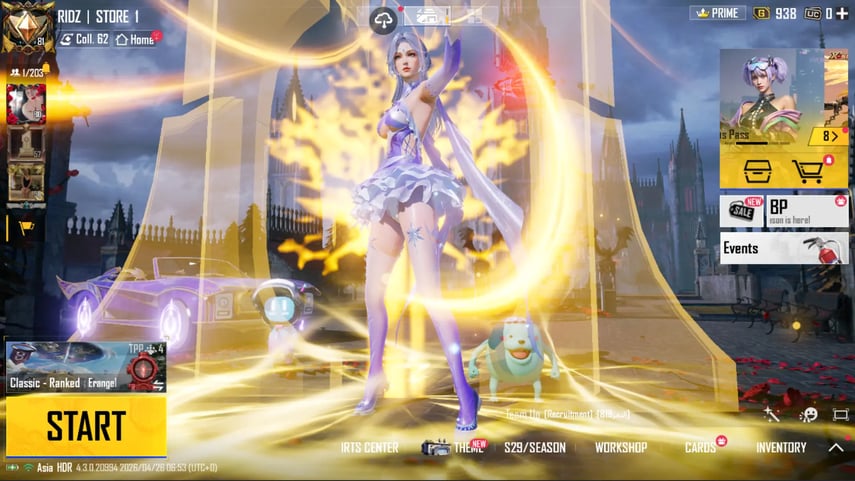Open the player profile avatar
The height and width of the screenshot is (481, 855).
(27, 27)
